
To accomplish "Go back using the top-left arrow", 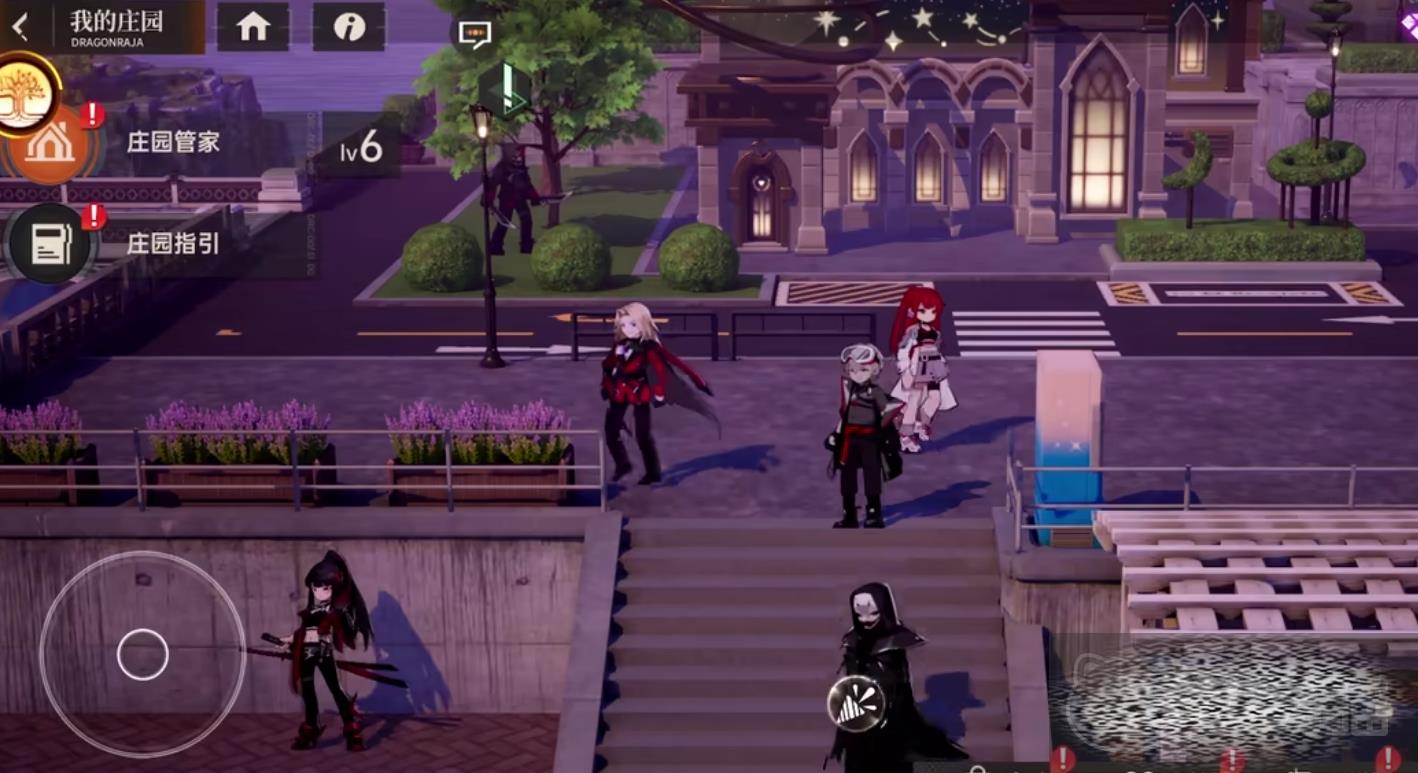I will (x=20, y=26).
